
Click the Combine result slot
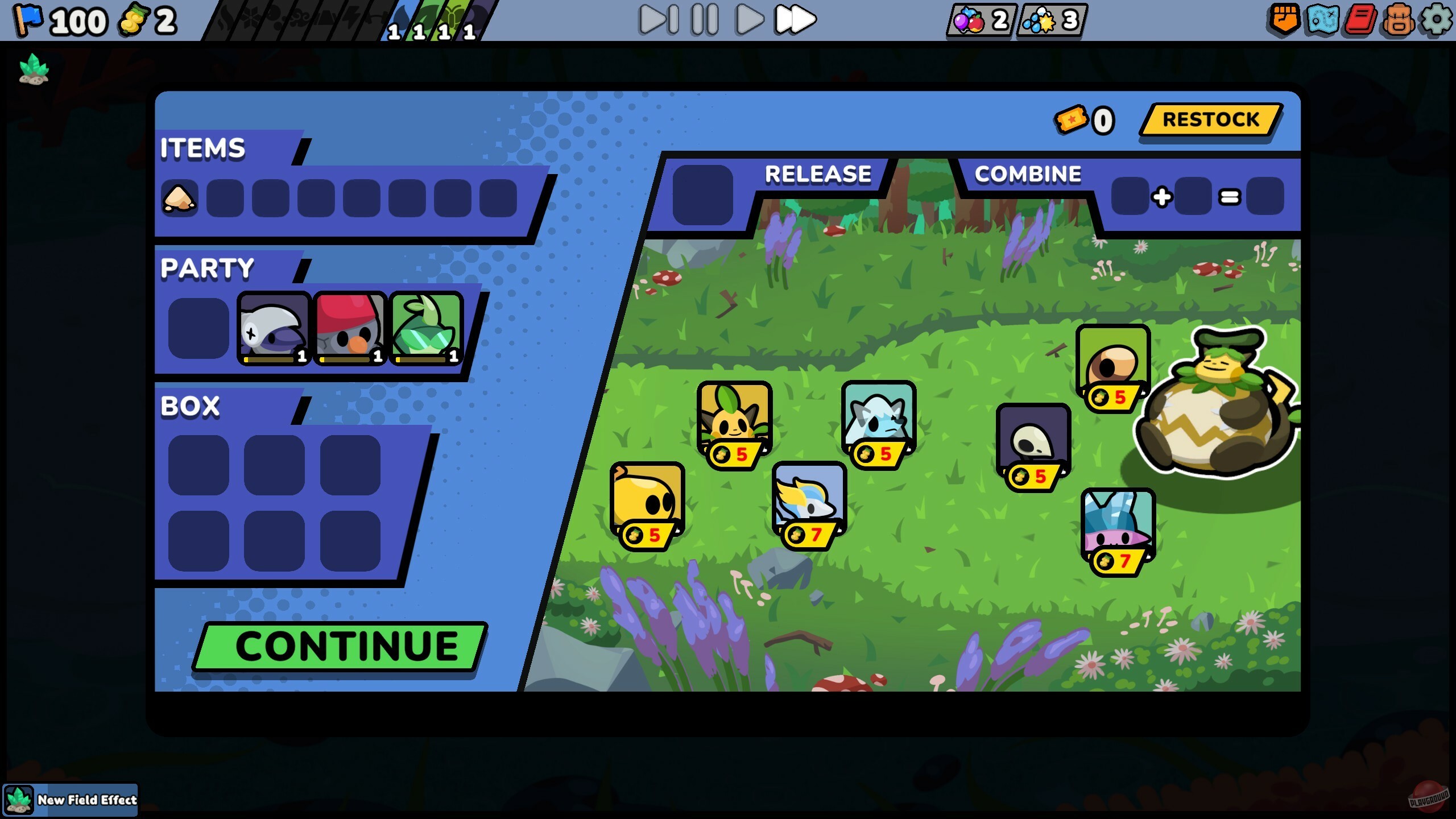click(x=1268, y=197)
